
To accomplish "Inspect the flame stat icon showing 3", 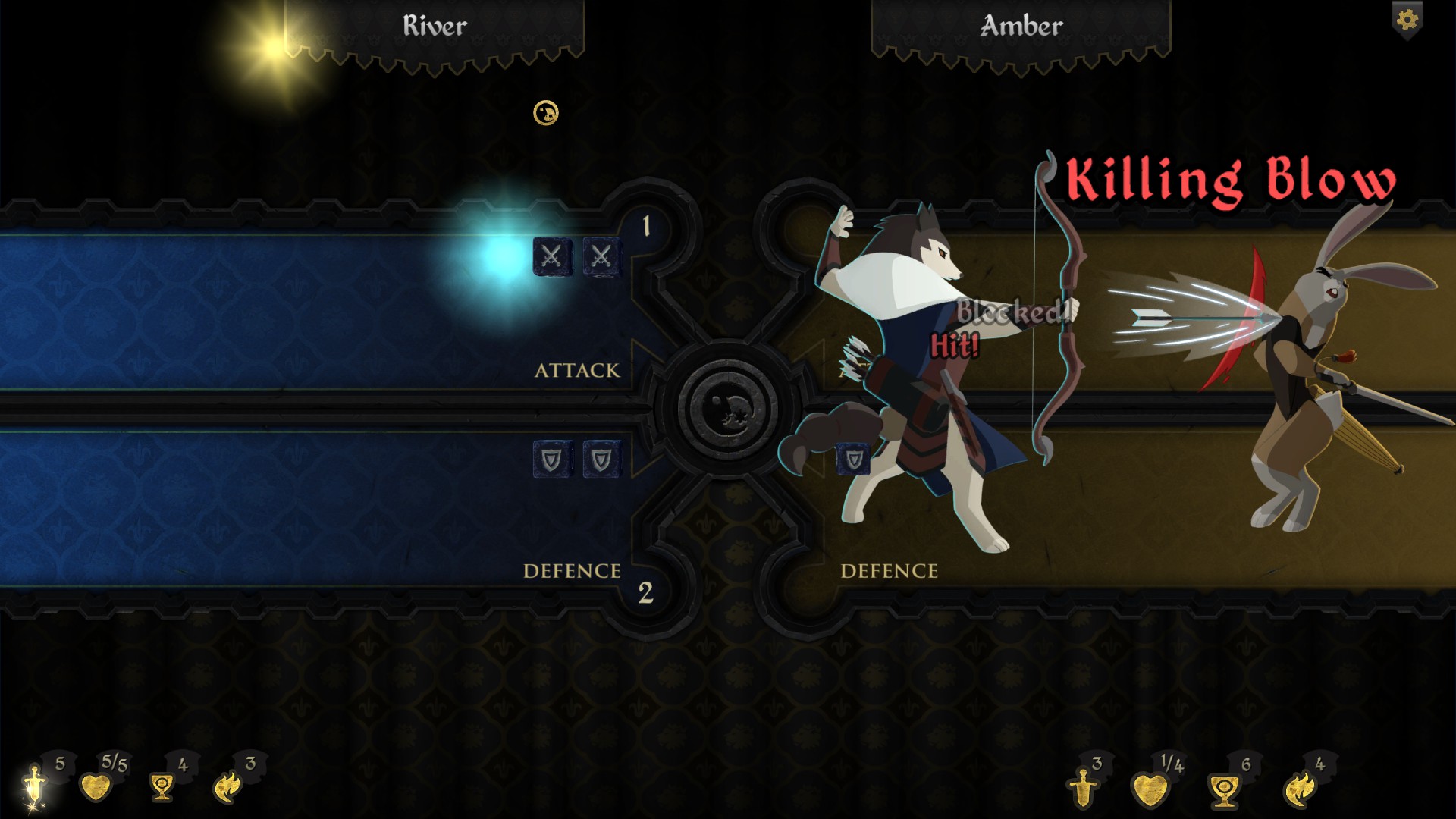I will click(228, 787).
